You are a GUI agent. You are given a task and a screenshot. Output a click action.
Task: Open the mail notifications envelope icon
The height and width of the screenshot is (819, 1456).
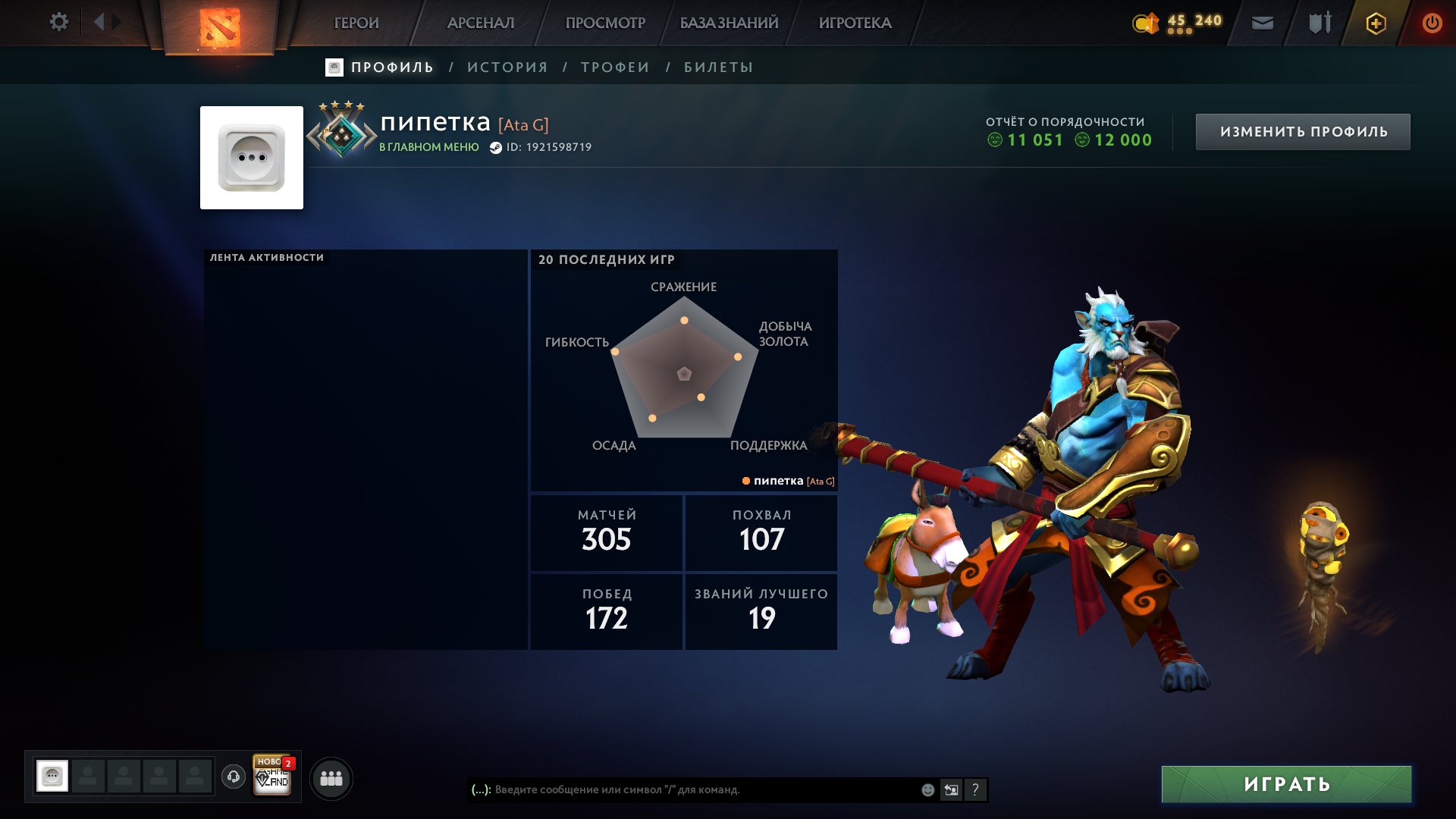tap(1263, 23)
